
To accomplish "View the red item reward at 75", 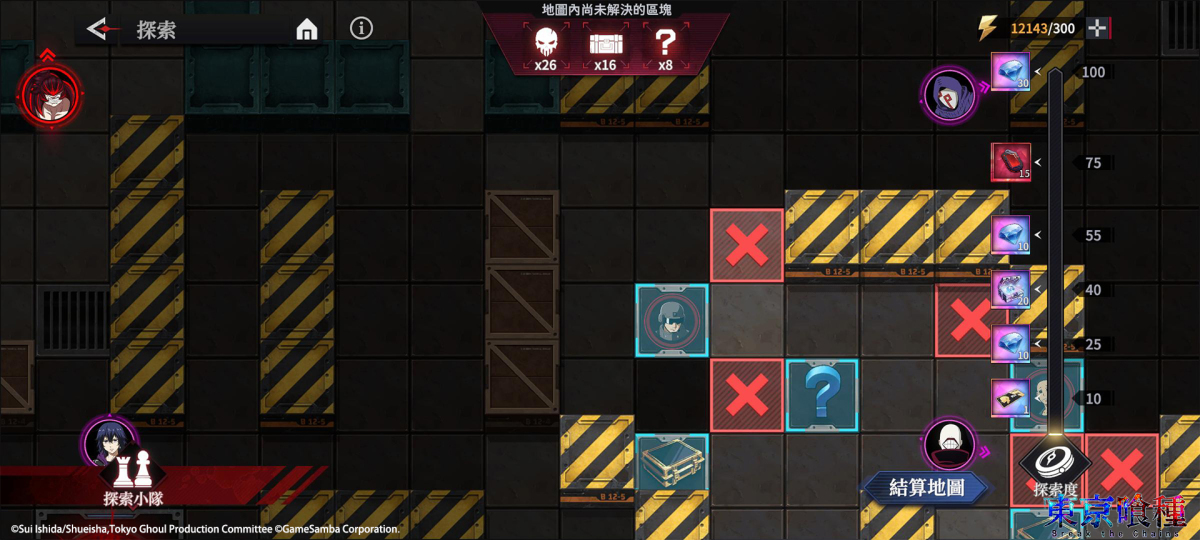I will tap(1010, 162).
